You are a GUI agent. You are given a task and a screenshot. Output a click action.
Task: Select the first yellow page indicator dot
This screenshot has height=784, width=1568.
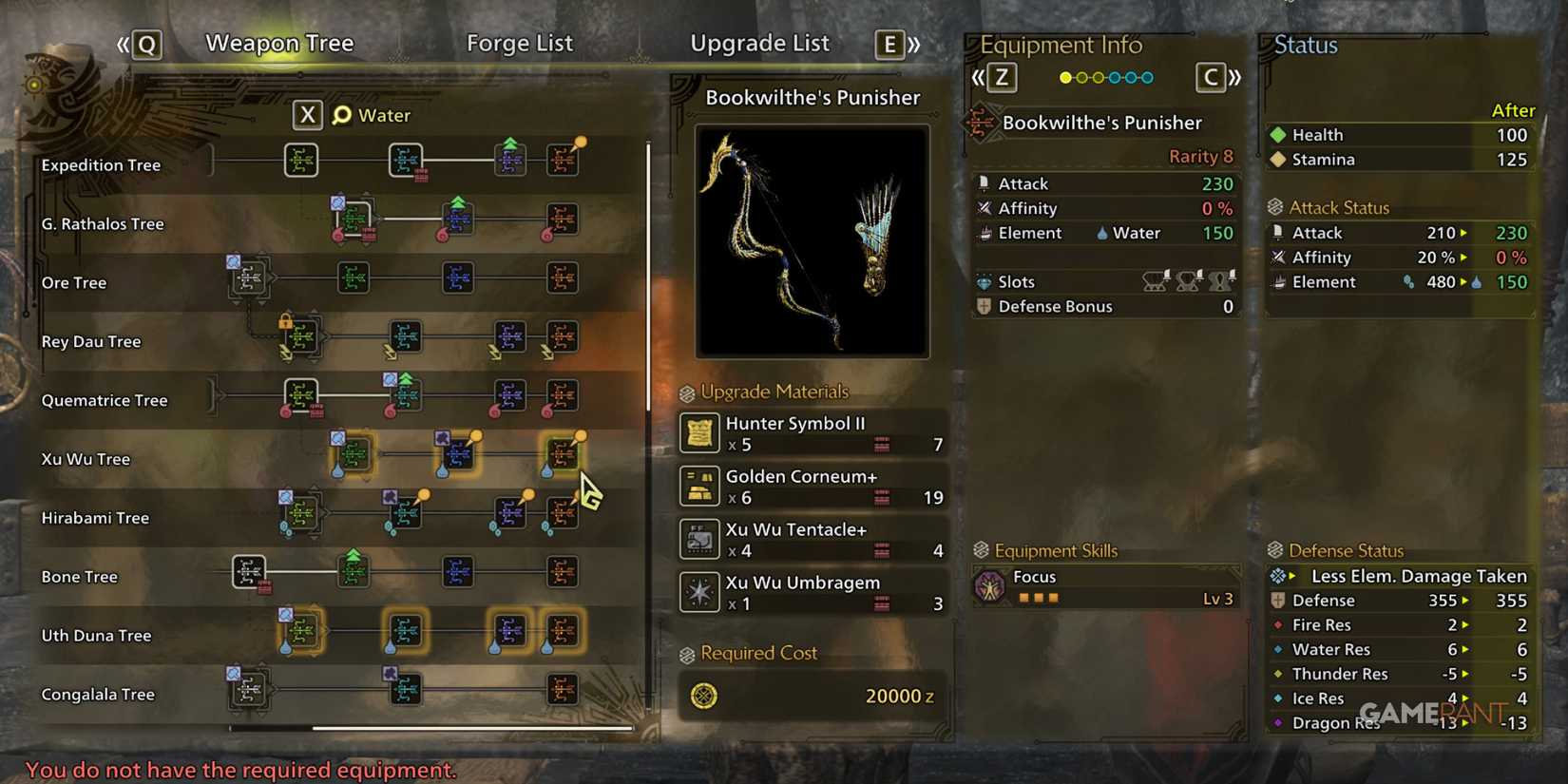click(x=1065, y=78)
